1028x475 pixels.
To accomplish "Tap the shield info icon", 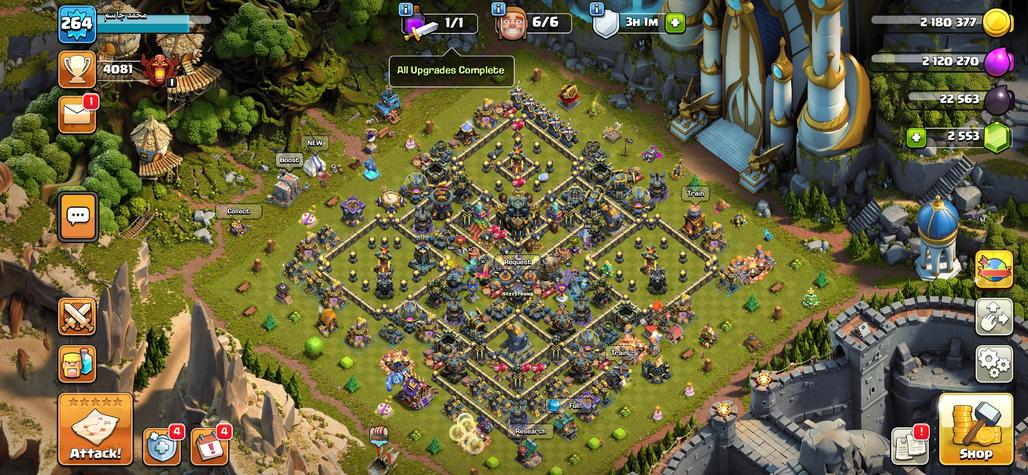I will [x=597, y=9].
